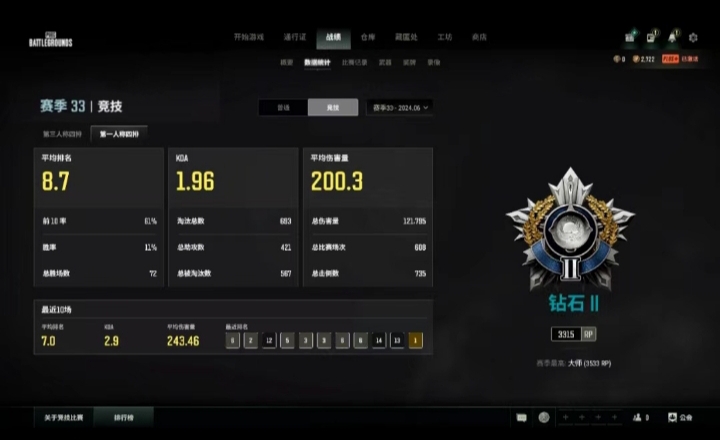This screenshot has width=720, height=440.
Task: Open the 仓库 (Inventory) menu
Action: (367, 37)
